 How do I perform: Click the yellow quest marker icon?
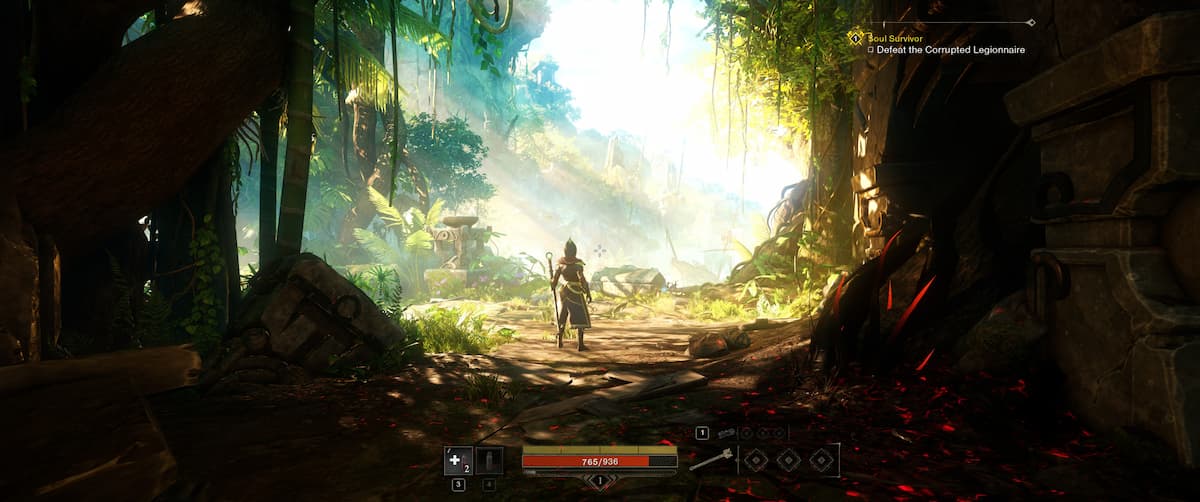point(854,38)
